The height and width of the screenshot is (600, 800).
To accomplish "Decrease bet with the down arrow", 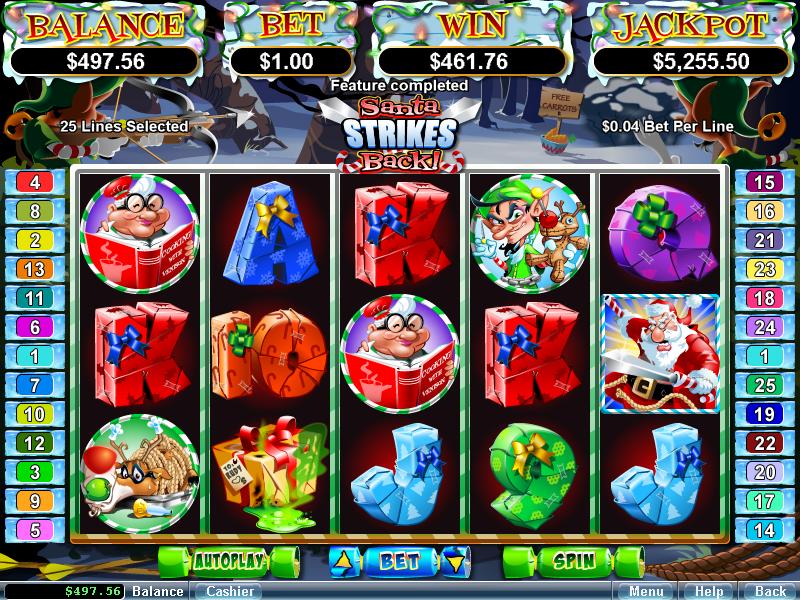I will [456, 561].
